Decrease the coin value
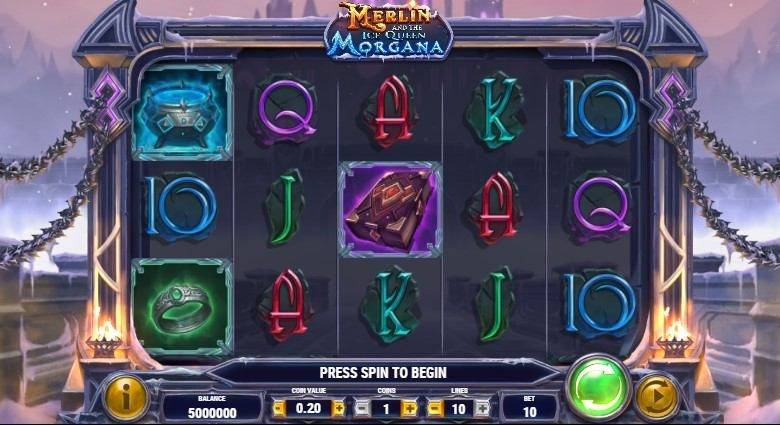Image resolution: width=780 pixels, height=425 pixels. point(279,408)
